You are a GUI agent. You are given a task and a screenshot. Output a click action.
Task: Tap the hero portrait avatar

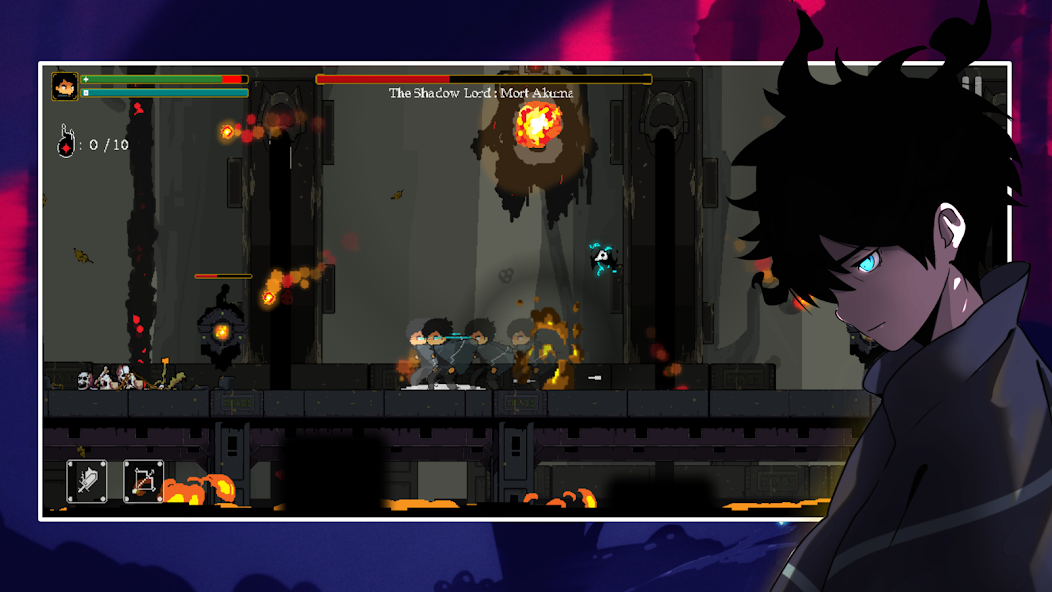pyautogui.click(x=65, y=87)
